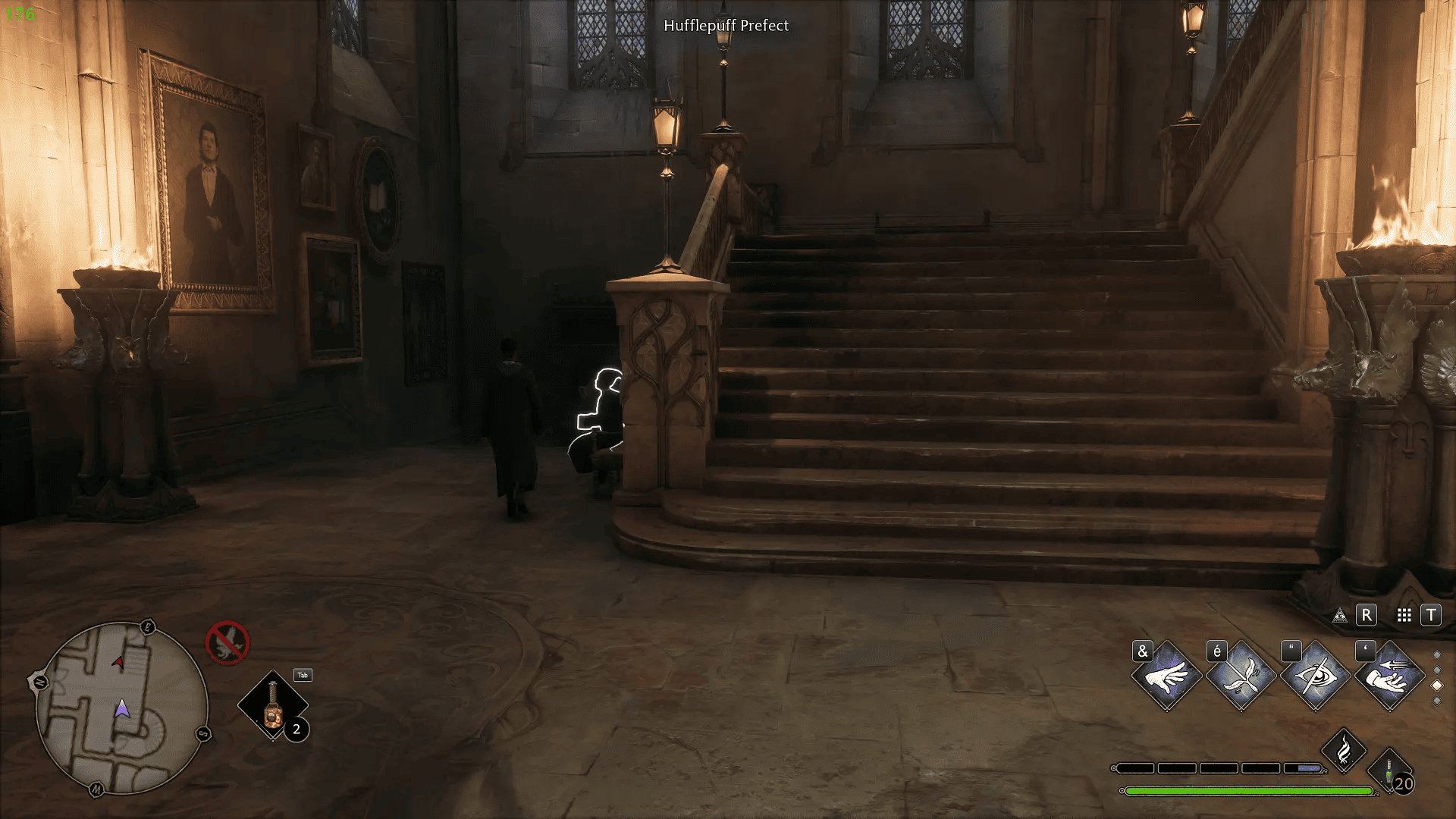Use the Wiggenweld potion bottle icon

coord(1388,772)
